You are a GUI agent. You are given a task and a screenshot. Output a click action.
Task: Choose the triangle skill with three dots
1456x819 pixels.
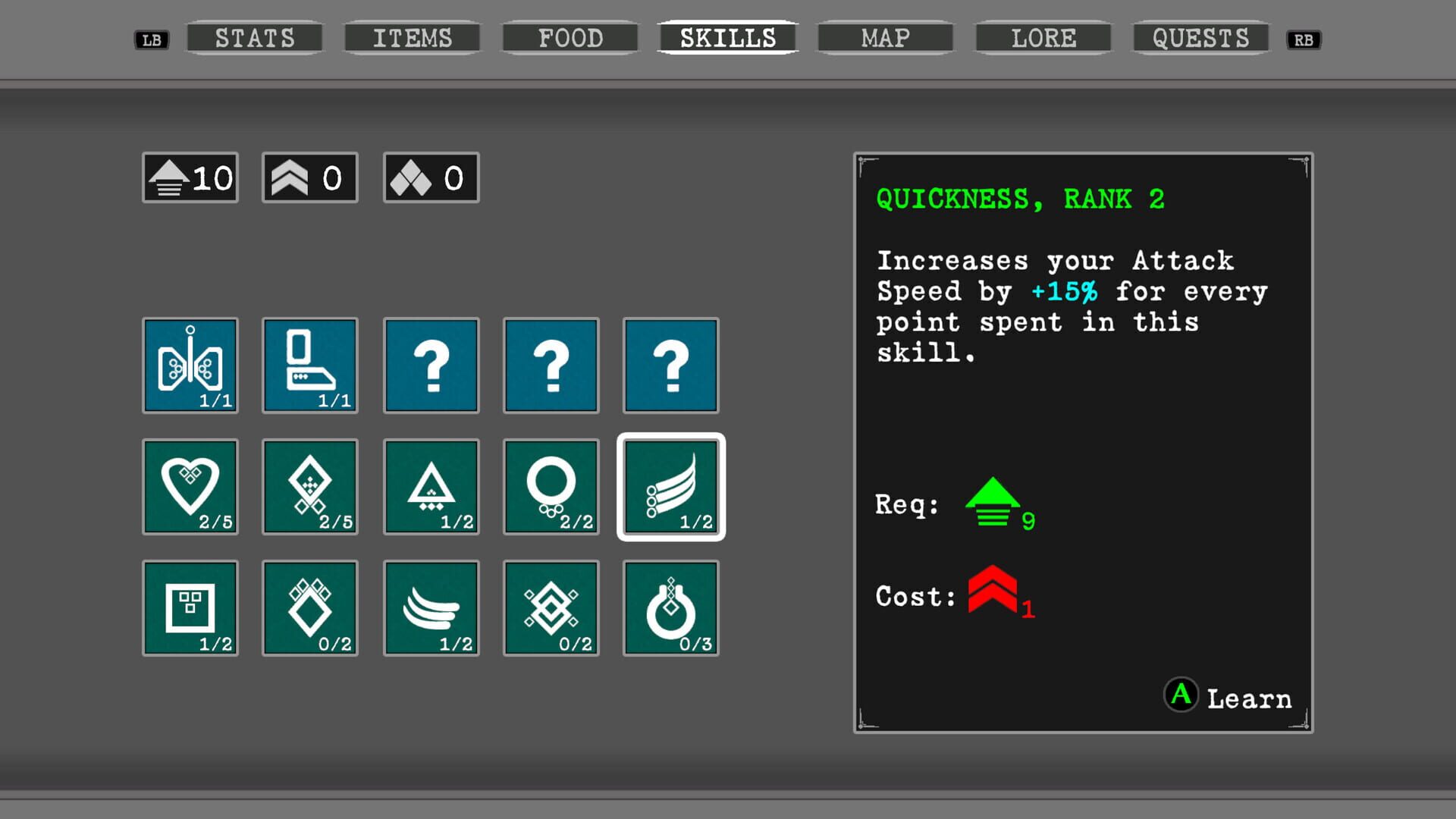(431, 487)
